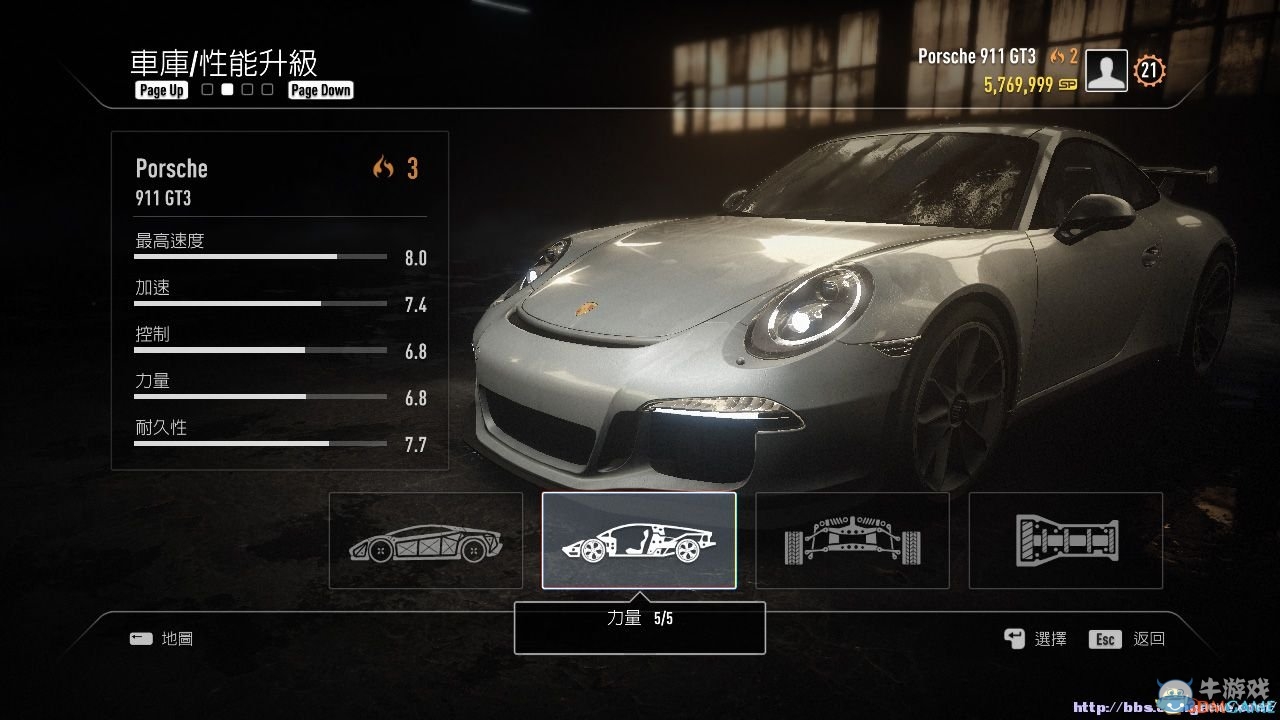This screenshot has height=720, width=1280.
Task: Choose the highlighted chassis strength upgrade tile
Action: [639, 540]
